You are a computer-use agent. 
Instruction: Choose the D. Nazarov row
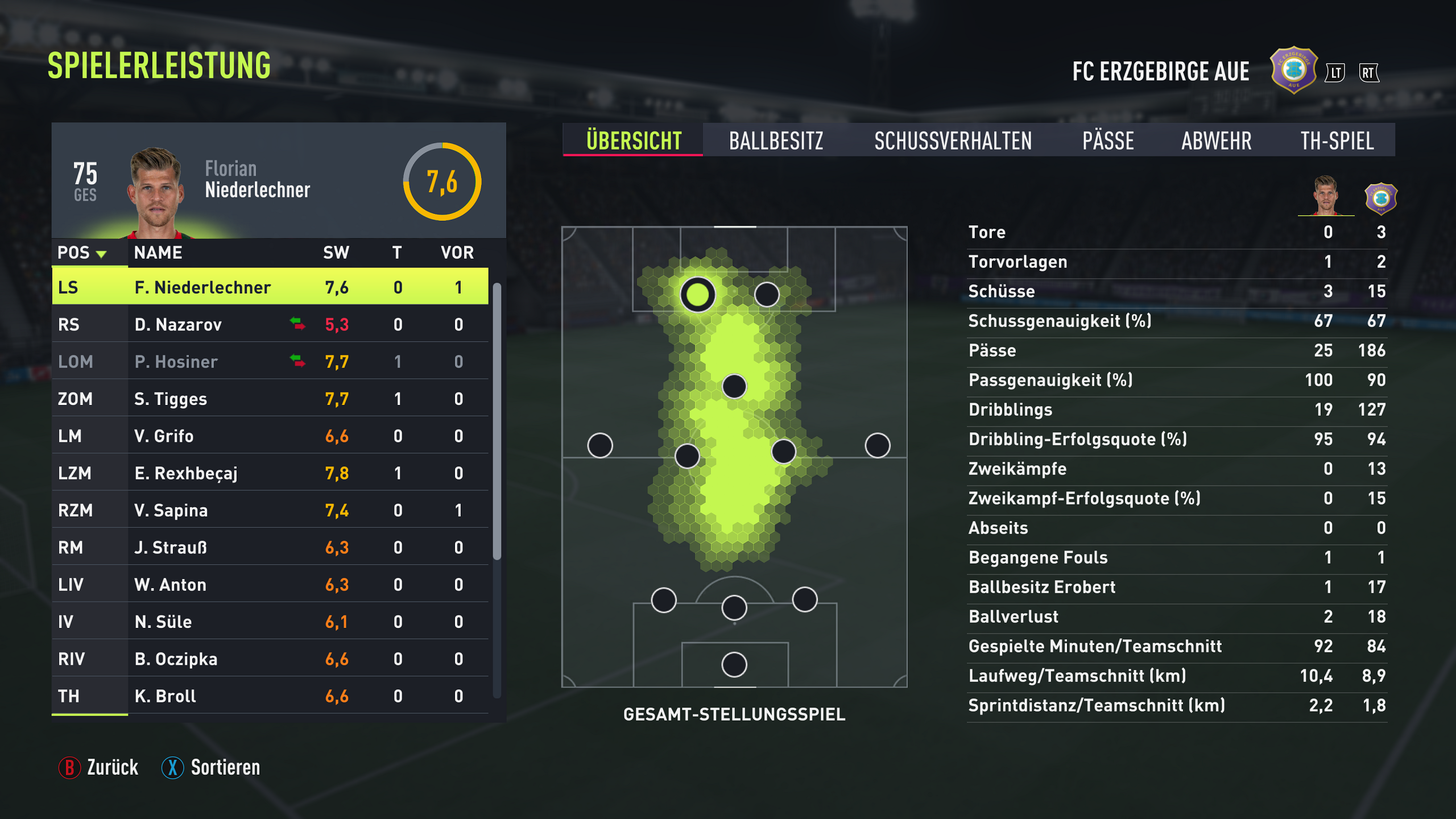(270, 325)
